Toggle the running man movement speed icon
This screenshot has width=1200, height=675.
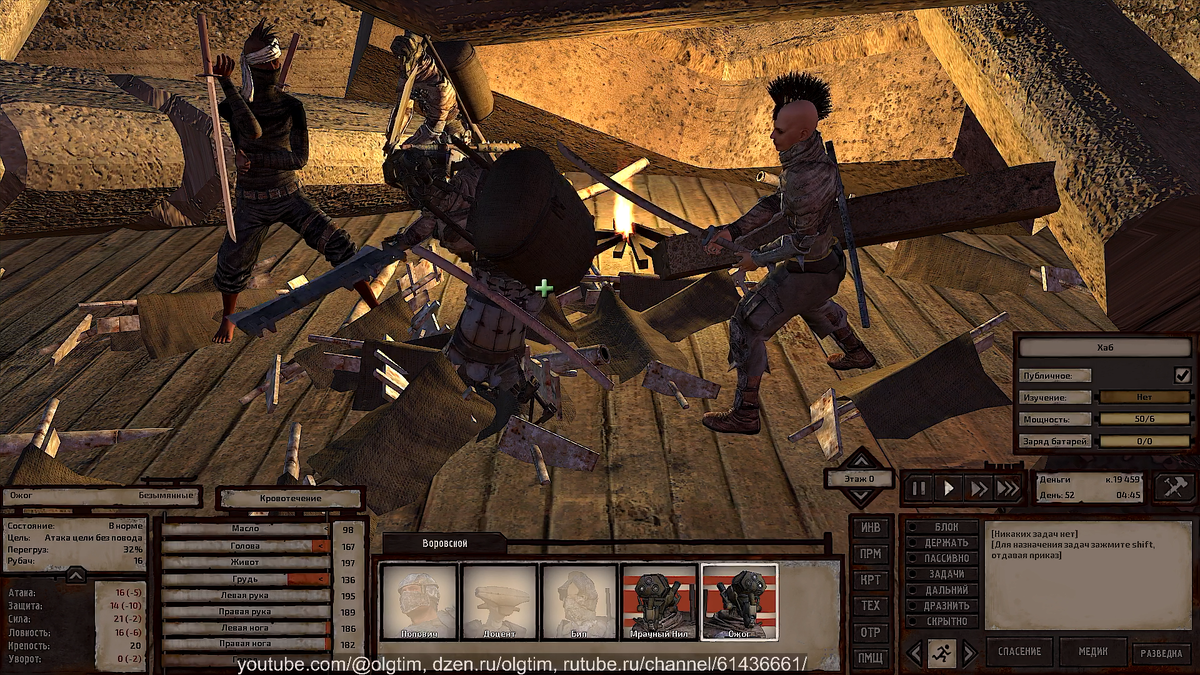click(x=941, y=653)
